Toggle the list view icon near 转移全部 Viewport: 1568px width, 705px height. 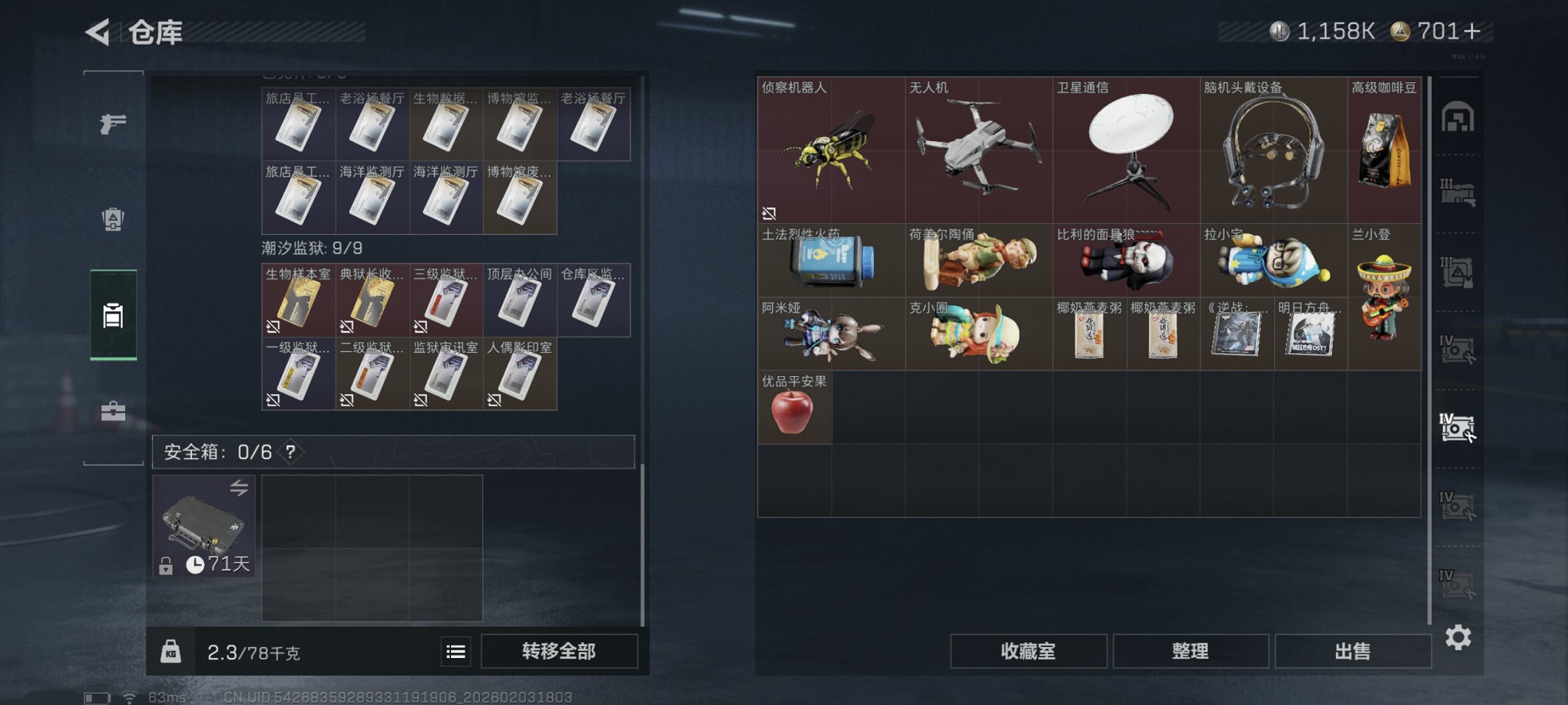[455, 650]
